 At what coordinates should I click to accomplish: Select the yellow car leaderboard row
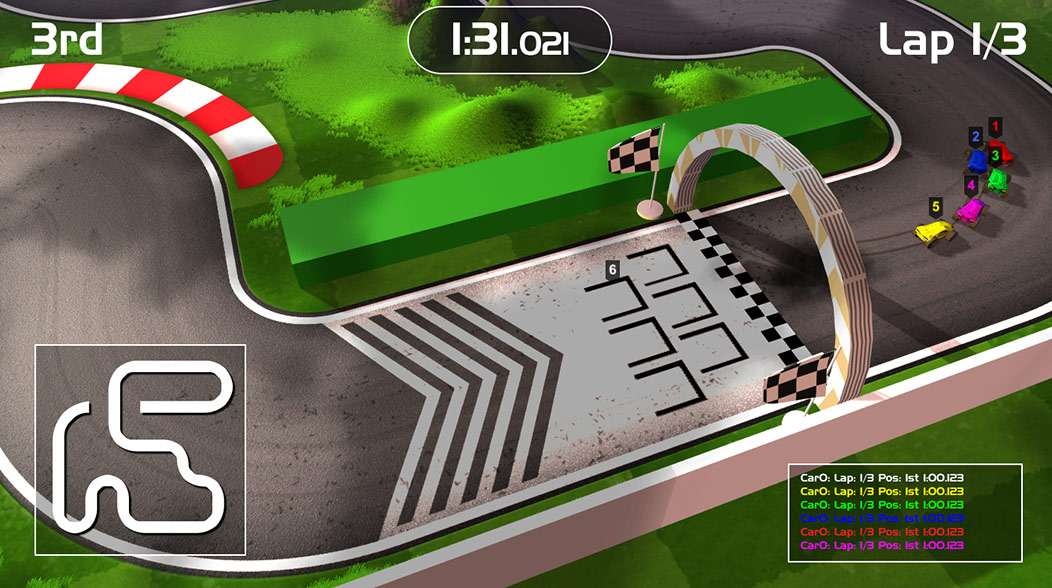coord(881,491)
